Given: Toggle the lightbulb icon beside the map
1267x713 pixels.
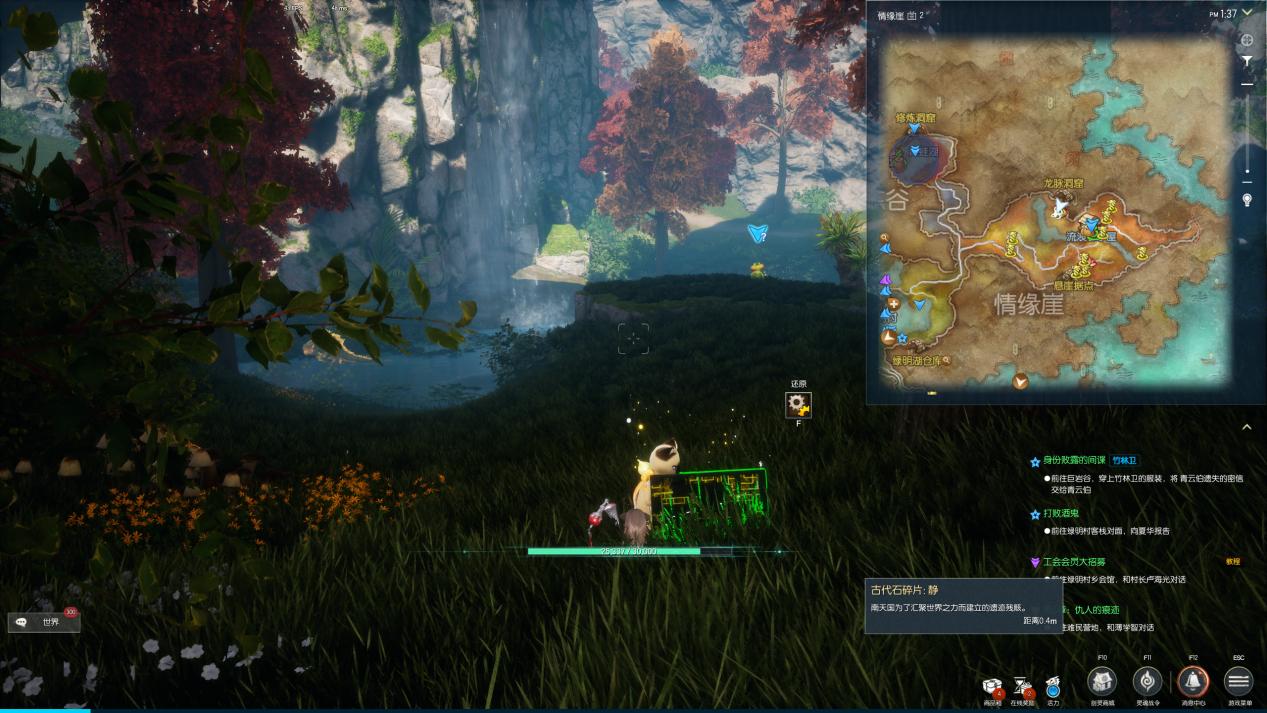Looking at the screenshot, I should pyautogui.click(x=1247, y=200).
